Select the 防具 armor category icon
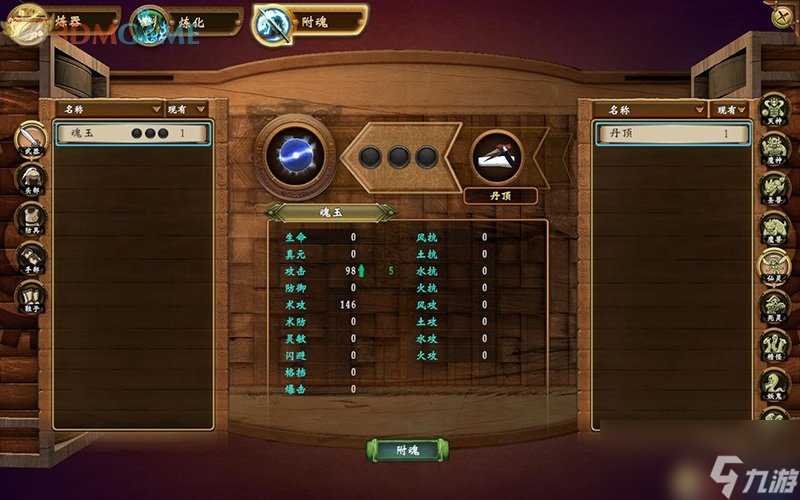Image resolution: width=800 pixels, height=500 pixels. 31,219
